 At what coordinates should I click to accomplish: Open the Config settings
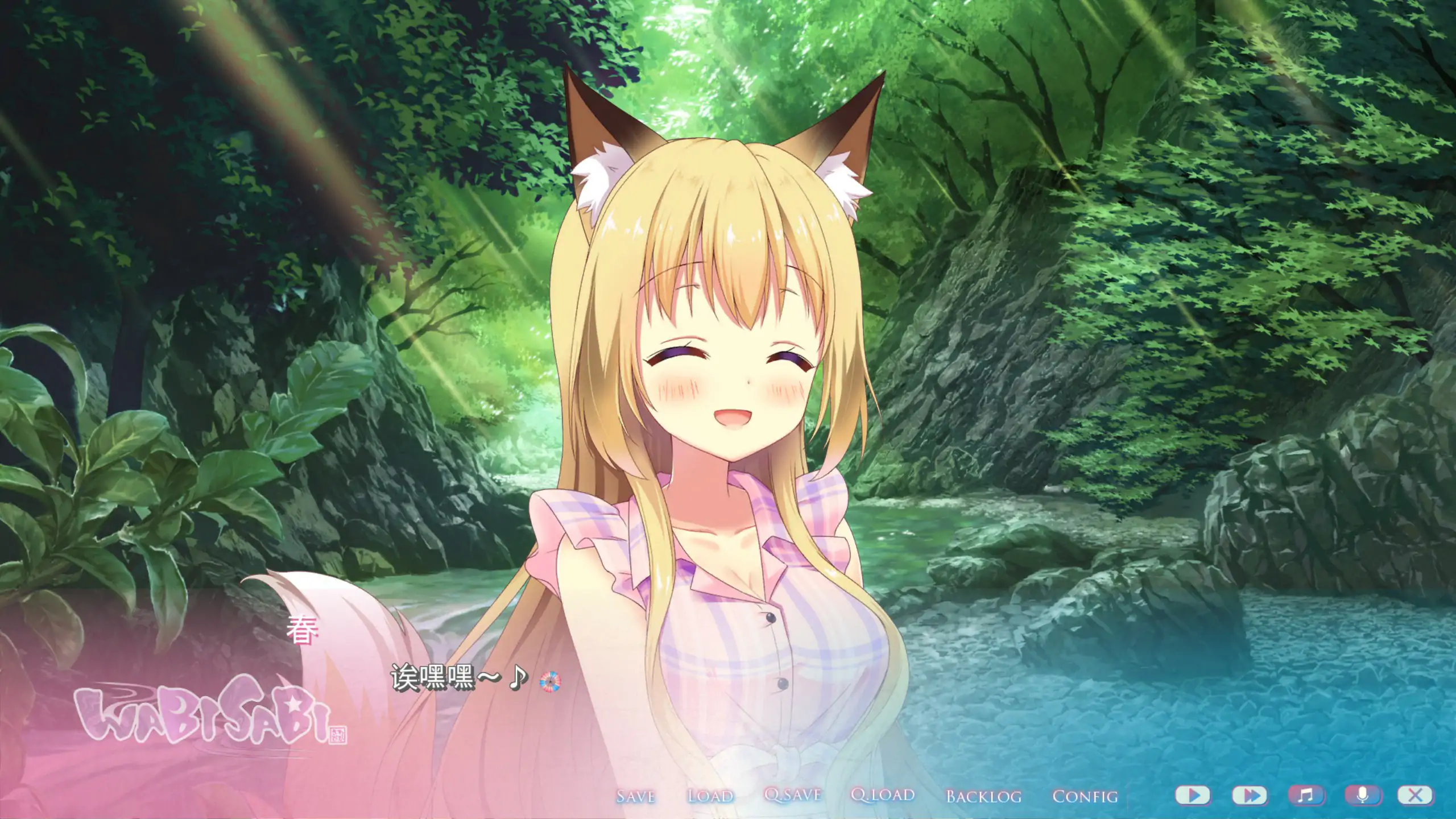click(1085, 796)
